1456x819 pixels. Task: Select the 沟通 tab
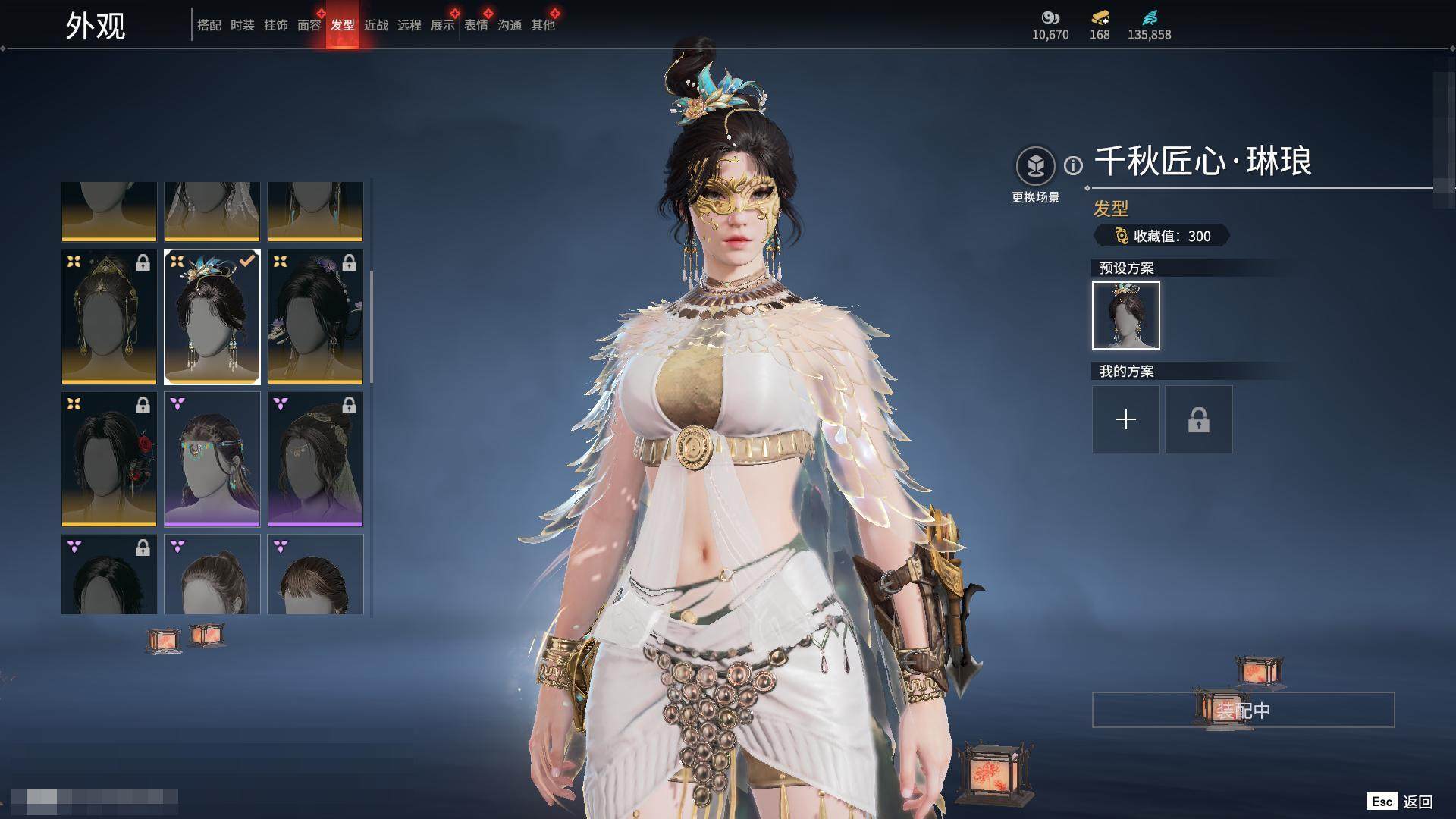509,26
